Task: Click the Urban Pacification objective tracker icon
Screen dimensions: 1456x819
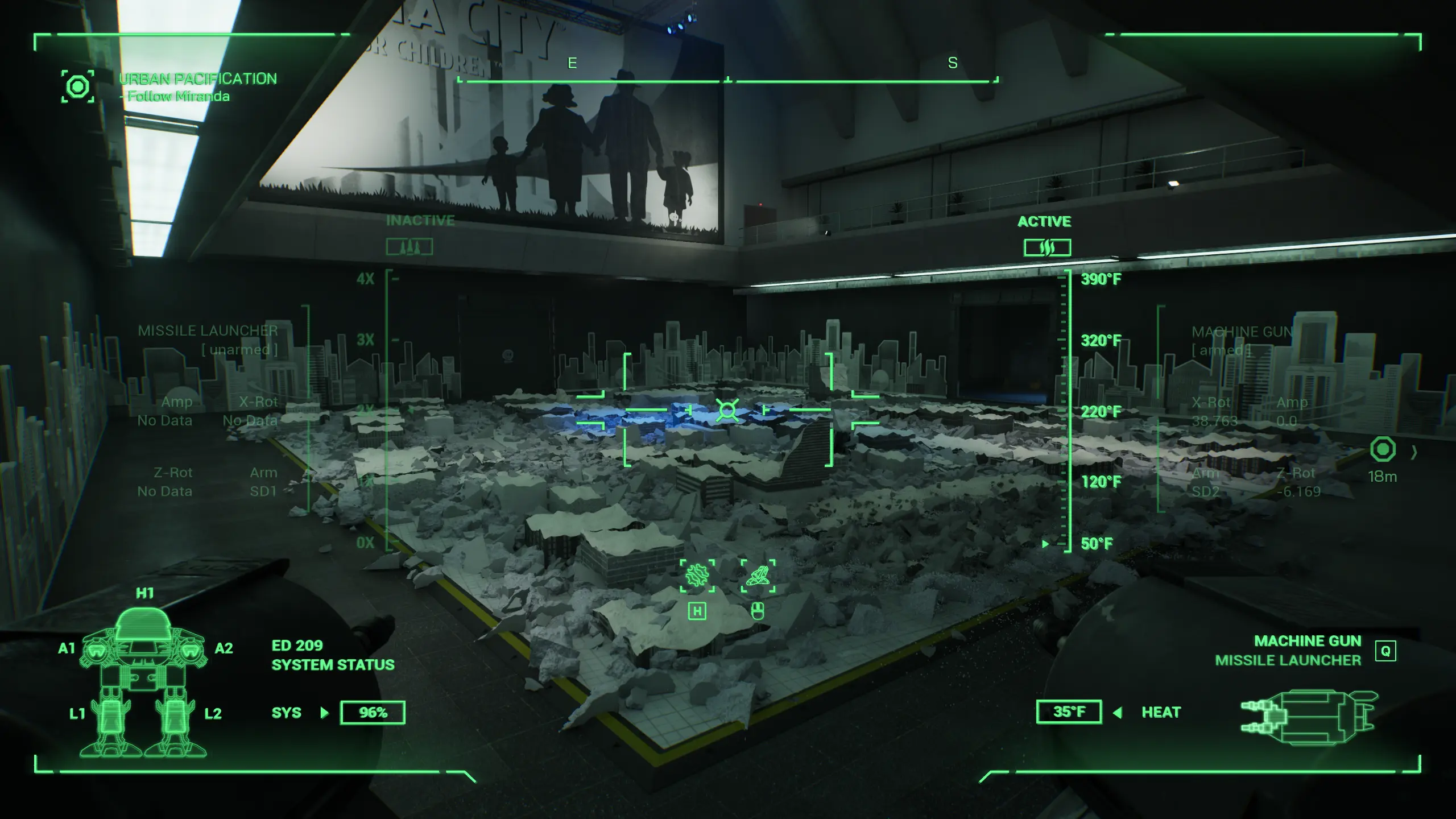Action: click(x=78, y=87)
